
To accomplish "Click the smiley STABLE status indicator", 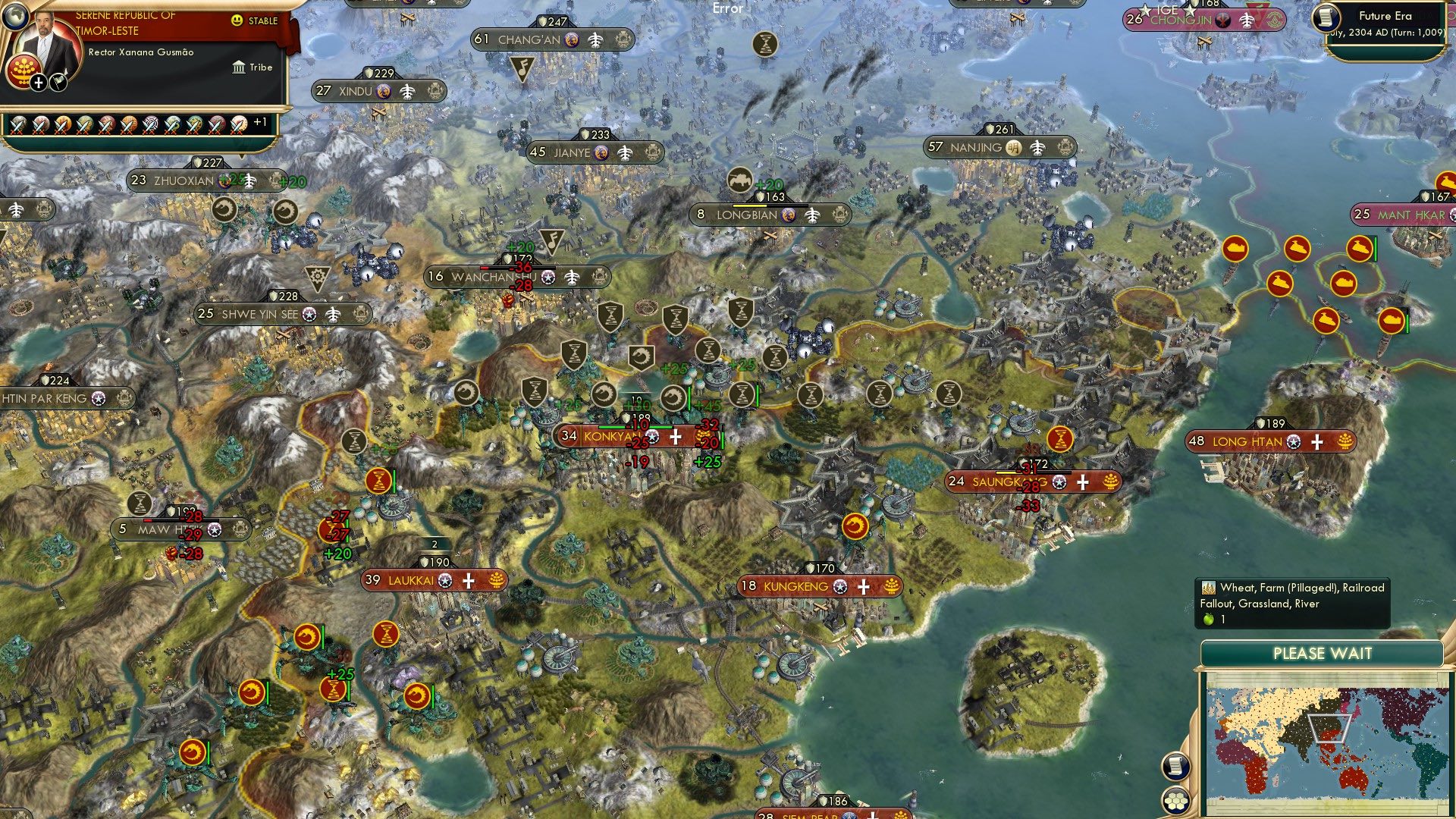I will point(237,20).
